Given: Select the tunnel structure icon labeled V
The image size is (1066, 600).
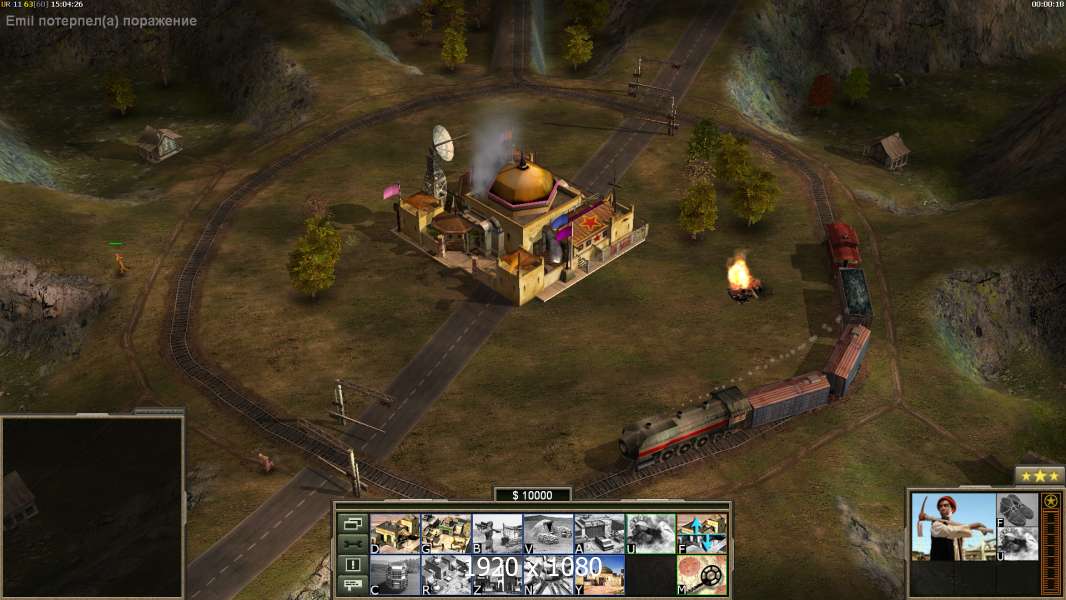Looking at the screenshot, I should coord(548,533).
